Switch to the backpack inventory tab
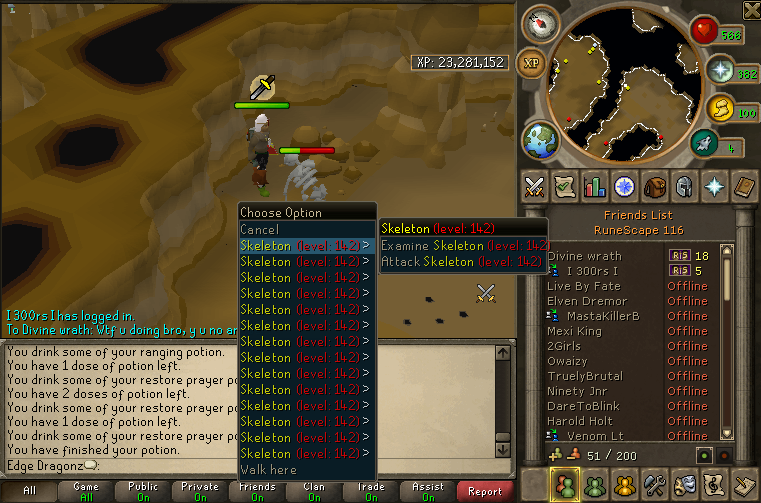761x503 pixels. coord(655,186)
